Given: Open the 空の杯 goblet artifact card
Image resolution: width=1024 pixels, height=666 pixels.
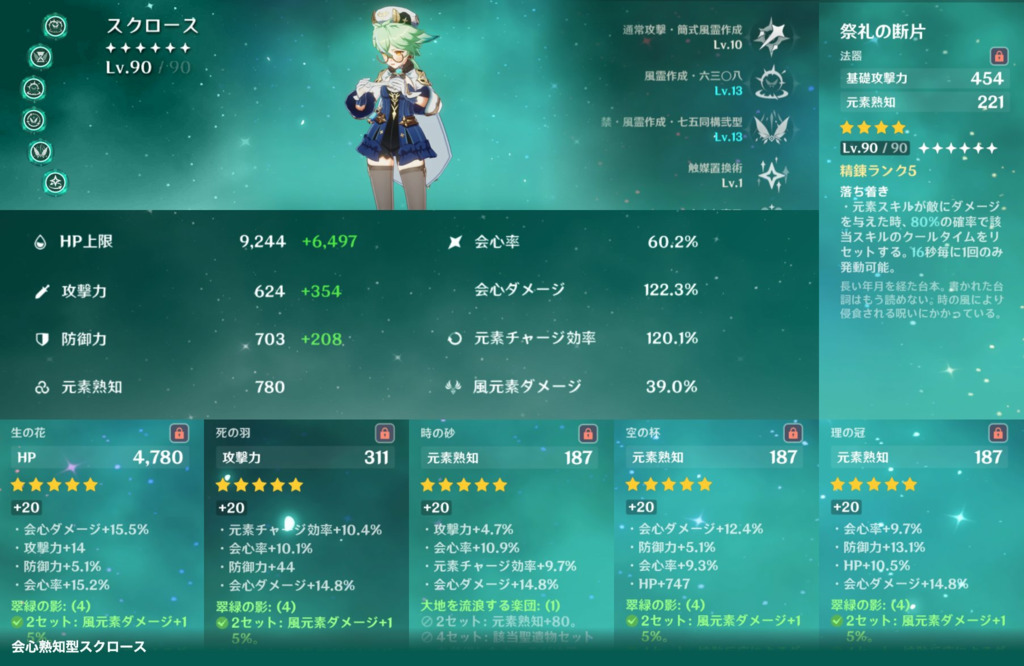Looking at the screenshot, I should (716, 530).
